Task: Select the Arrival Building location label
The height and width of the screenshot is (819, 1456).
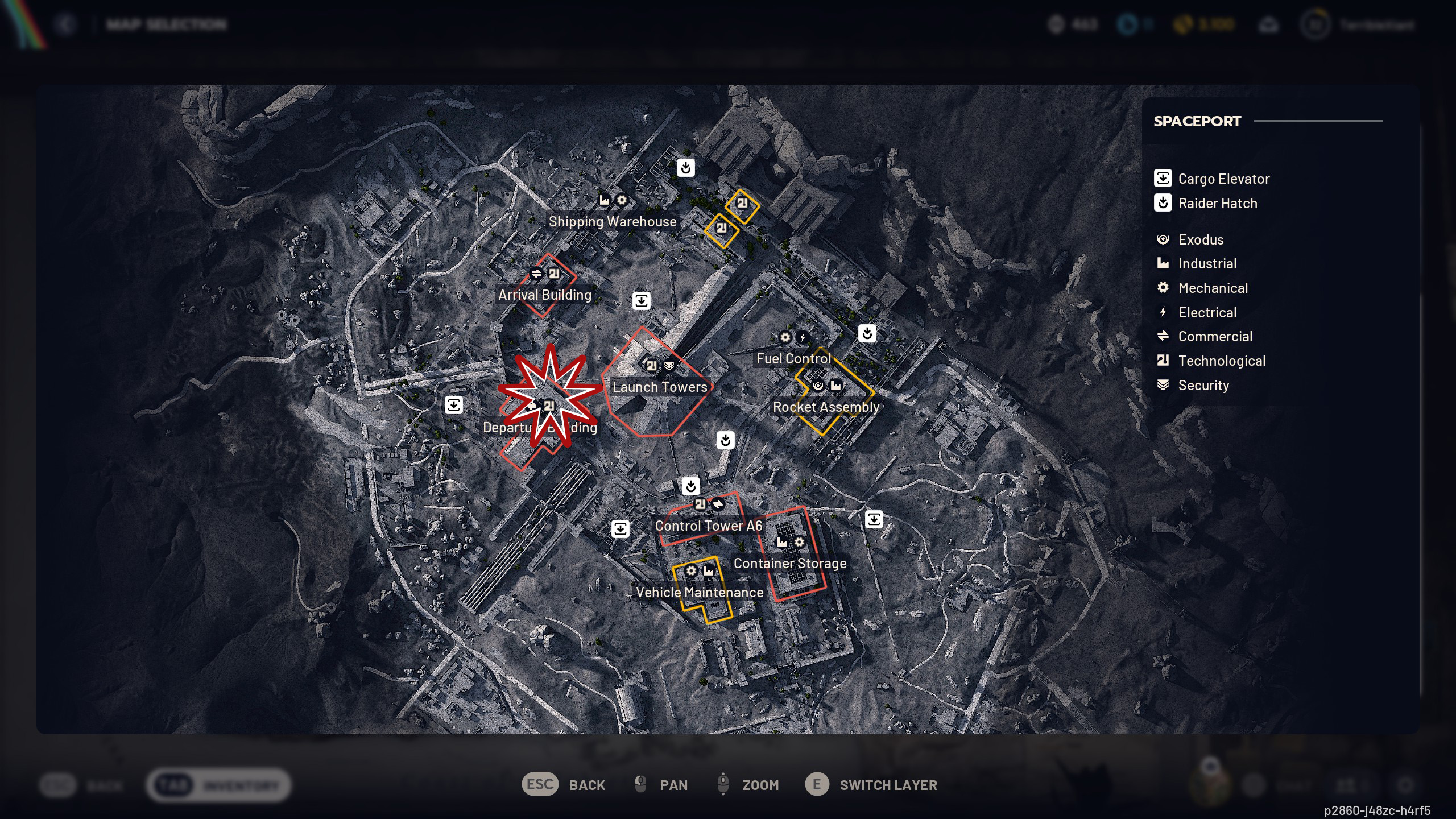Action: 544,295
